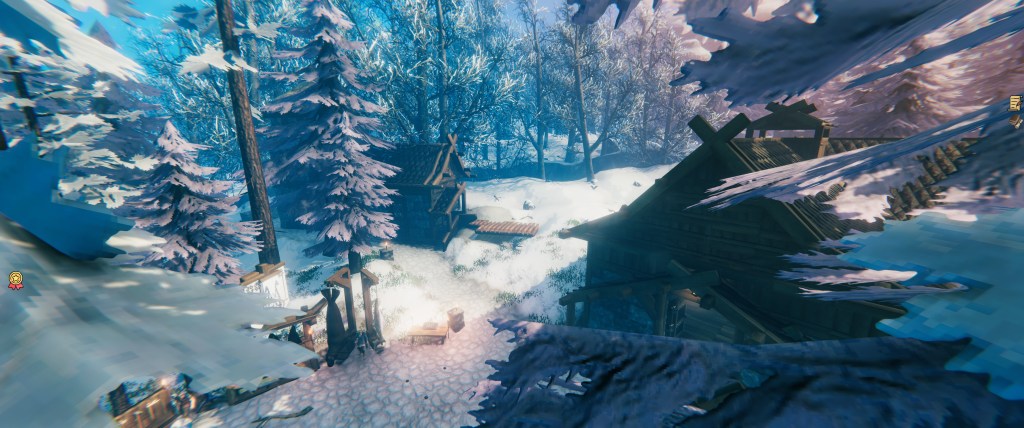Image resolution: width=1024 pixels, height=428 pixels.
Task: Open the scroll with quill icon
Action: [1015, 104]
